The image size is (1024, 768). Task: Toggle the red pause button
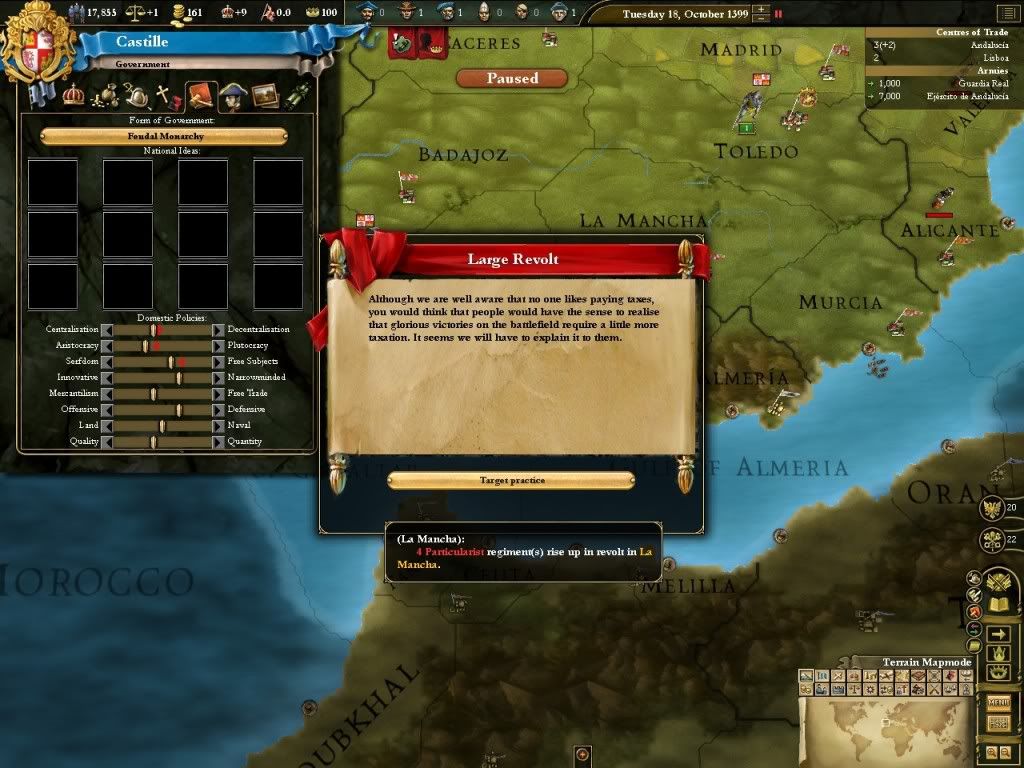click(779, 14)
